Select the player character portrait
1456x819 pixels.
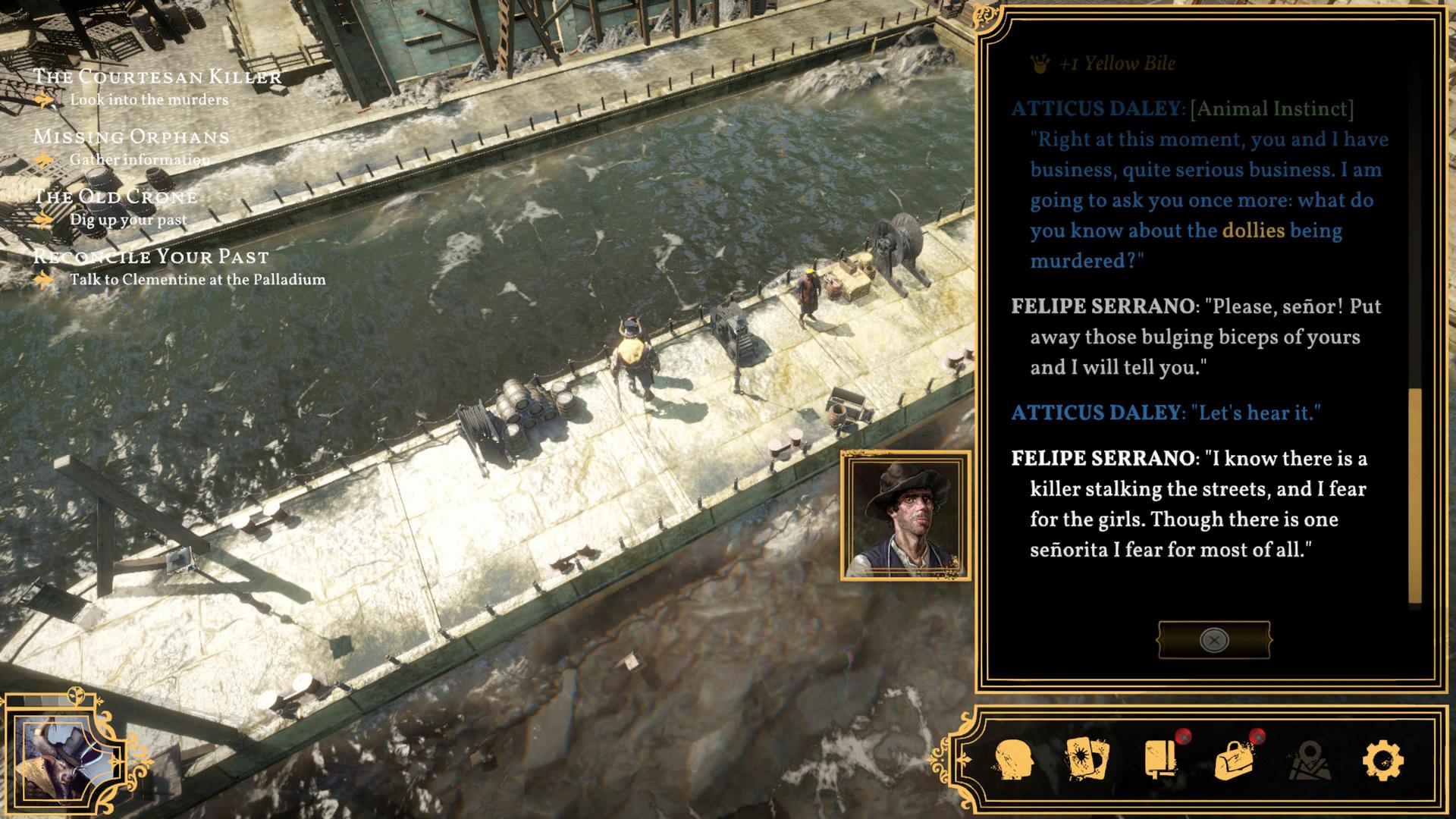68,756
